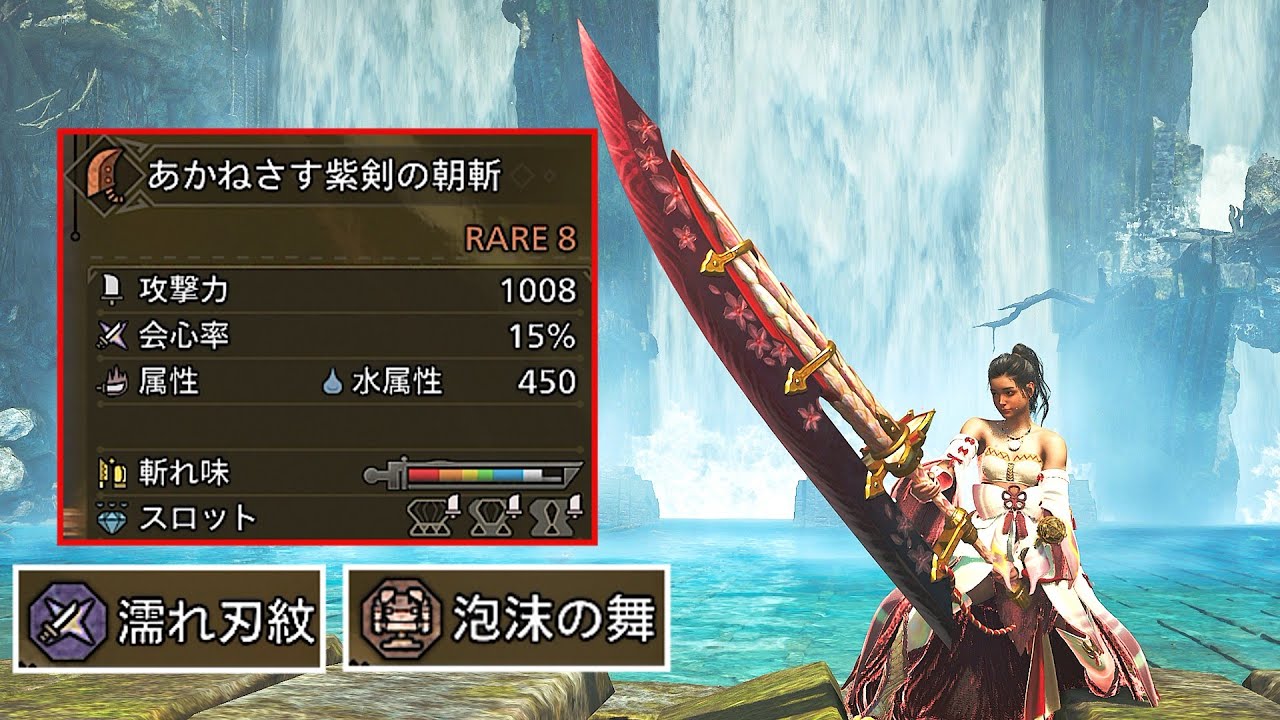
Task: Click the 会心率 affinity crossed-swords icon
Action: [x=112, y=331]
